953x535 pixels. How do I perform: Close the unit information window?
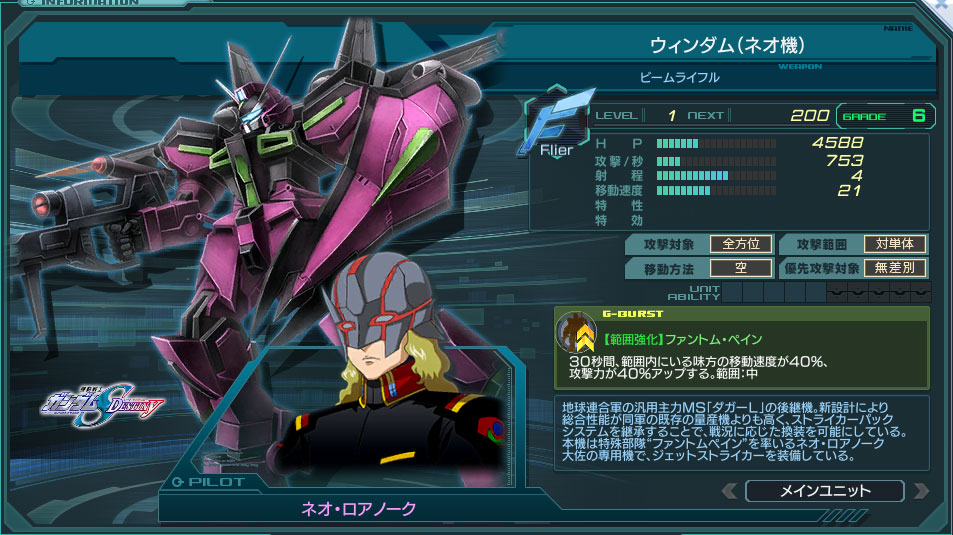(943, 6)
